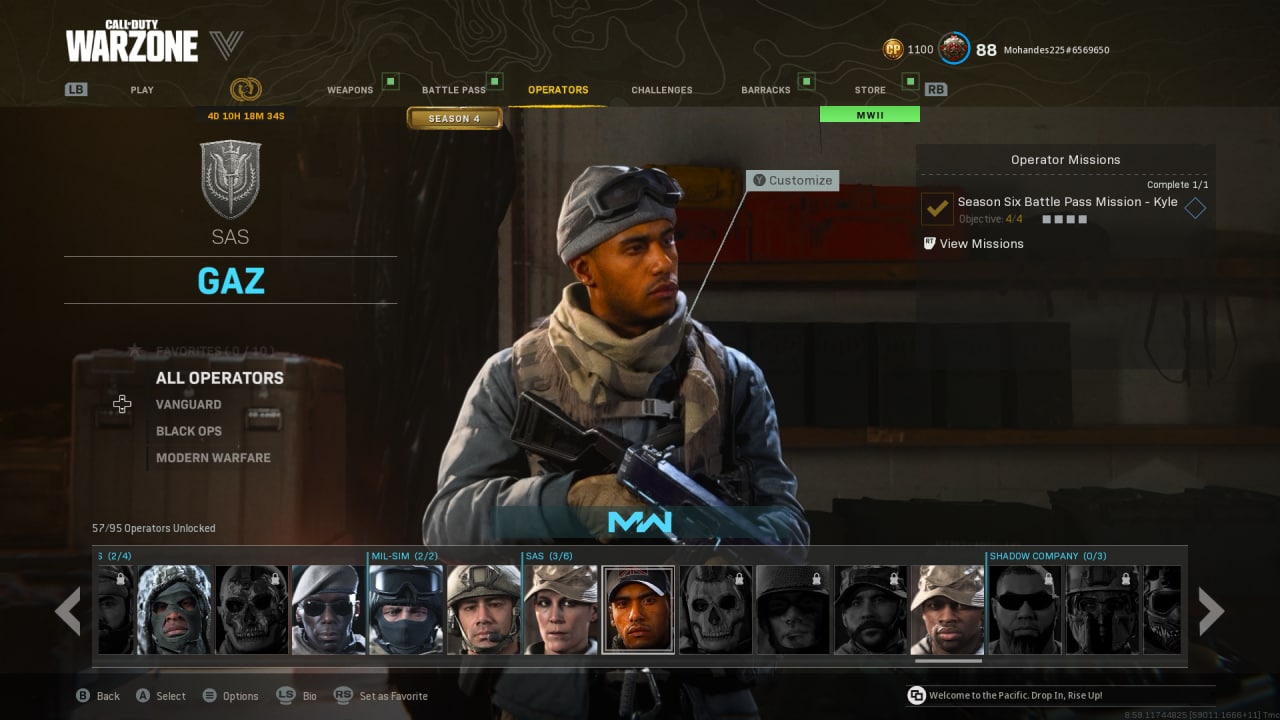This screenshot has width=1280, height=720.
Task: Click the right carousel arrow
Action: pos(1211,610)
